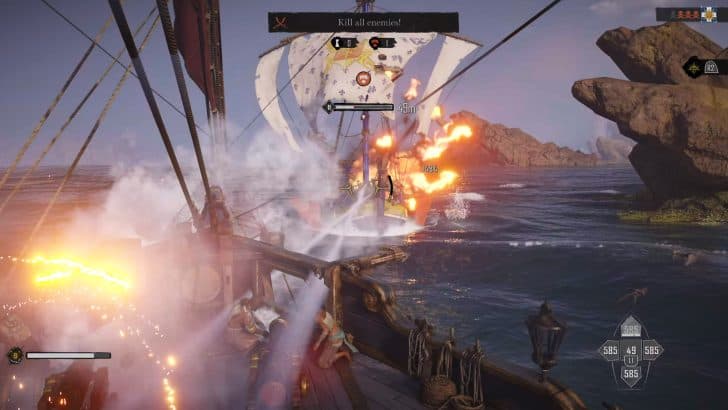Click the round target marker on the enemy ship
Image resolution: width=728 pixels, height=410 pixels.
pyautogui.click(x=363, y=76)
